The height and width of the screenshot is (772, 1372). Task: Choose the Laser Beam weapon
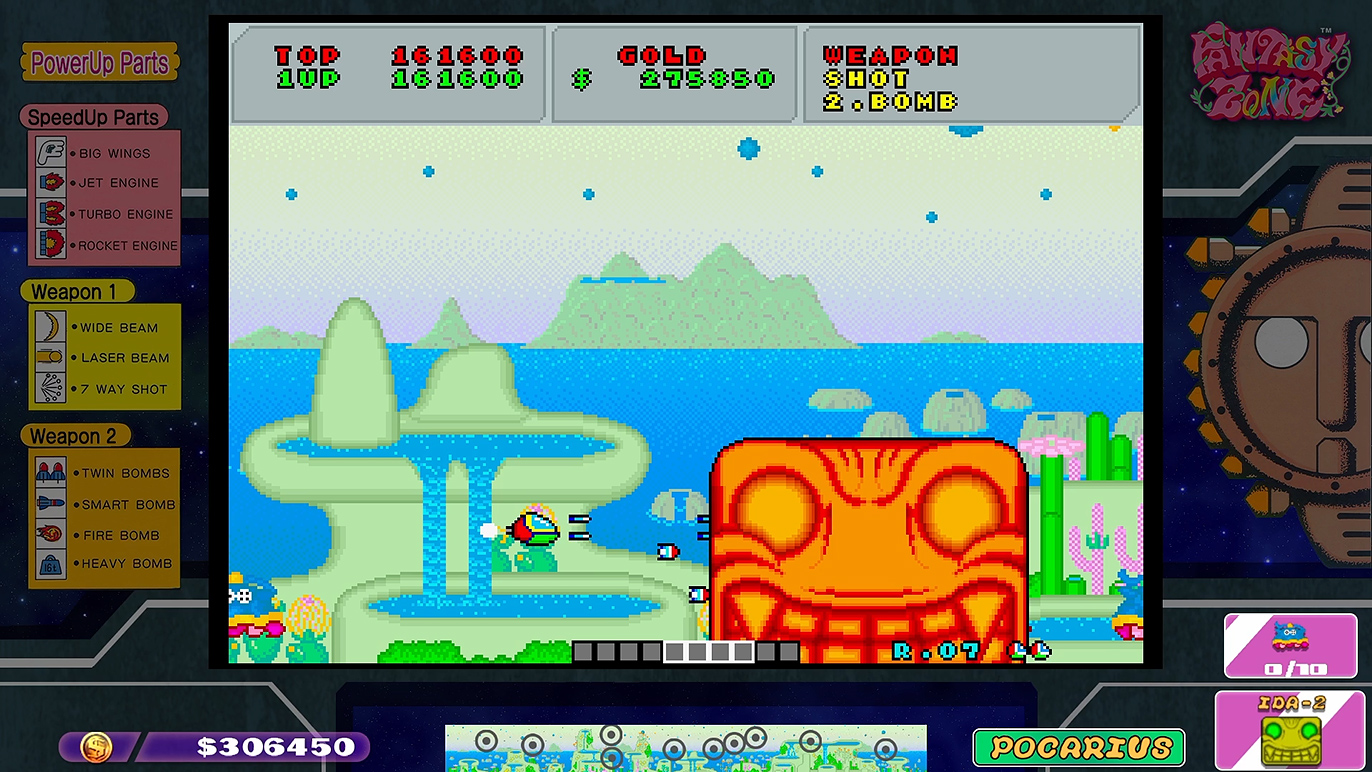[105, 357]
